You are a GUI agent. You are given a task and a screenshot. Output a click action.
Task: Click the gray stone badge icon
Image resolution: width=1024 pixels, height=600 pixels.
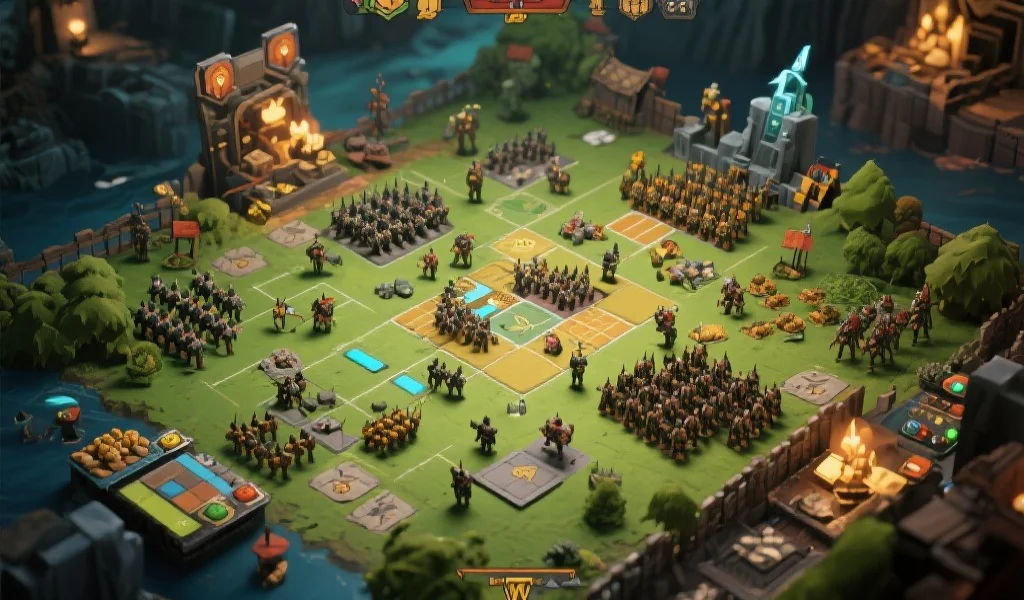click(x=679, y=8)
